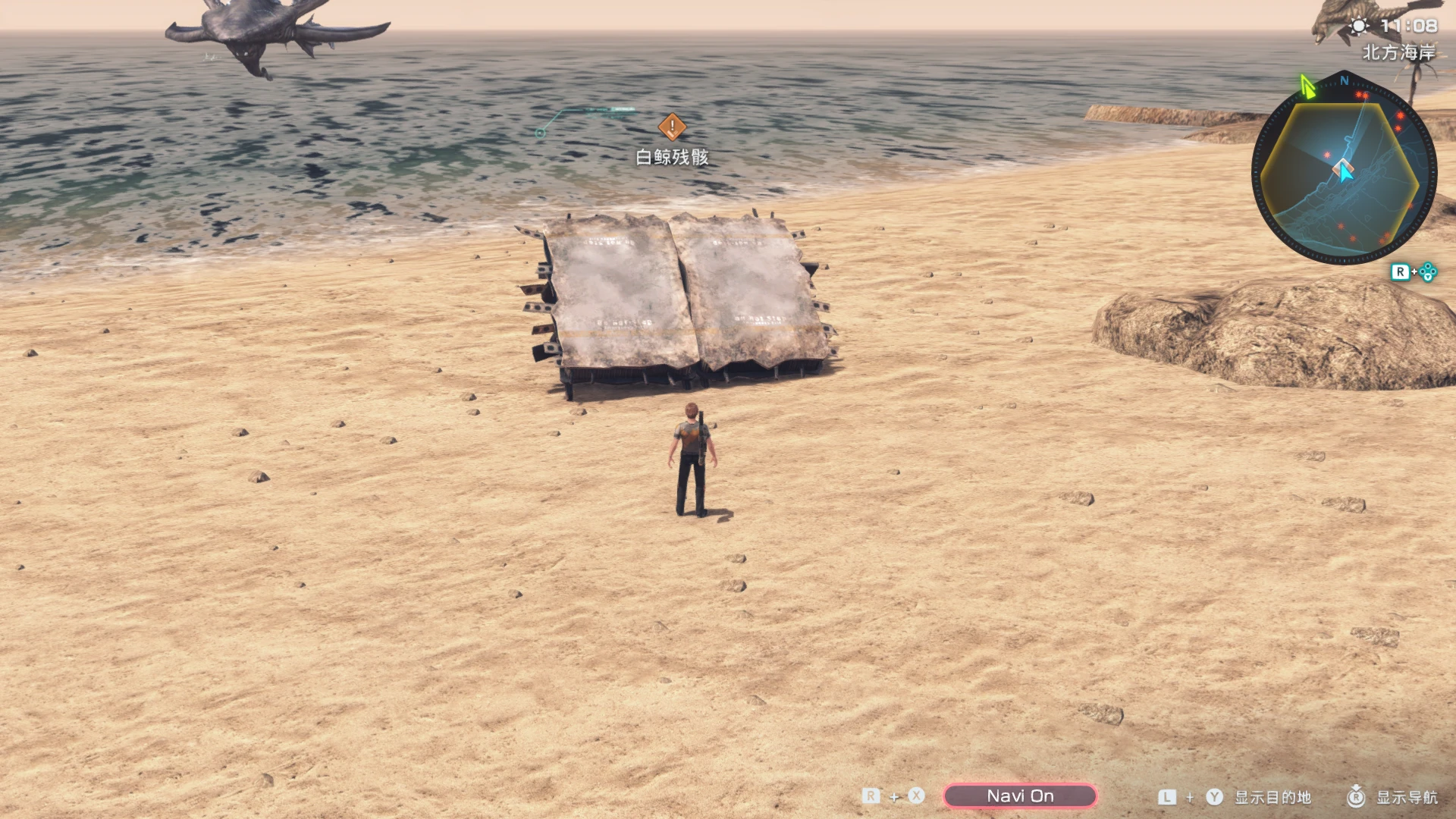Click a red enemy dot on the minimap
Viewport: 1456px width, 819px height.
[x=1398, y=115]
